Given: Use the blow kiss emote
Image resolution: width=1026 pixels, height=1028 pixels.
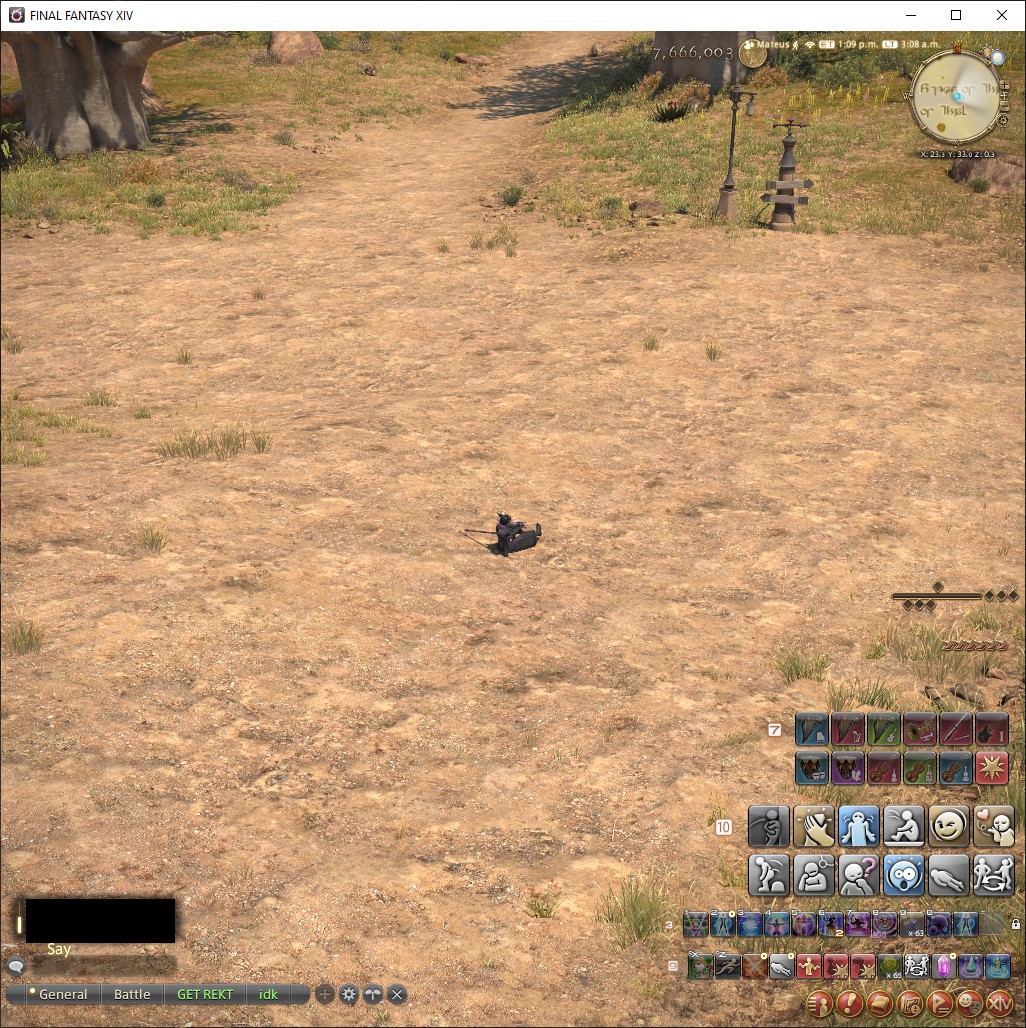Looking at the screenshot, I should click(x=993, y=827).
